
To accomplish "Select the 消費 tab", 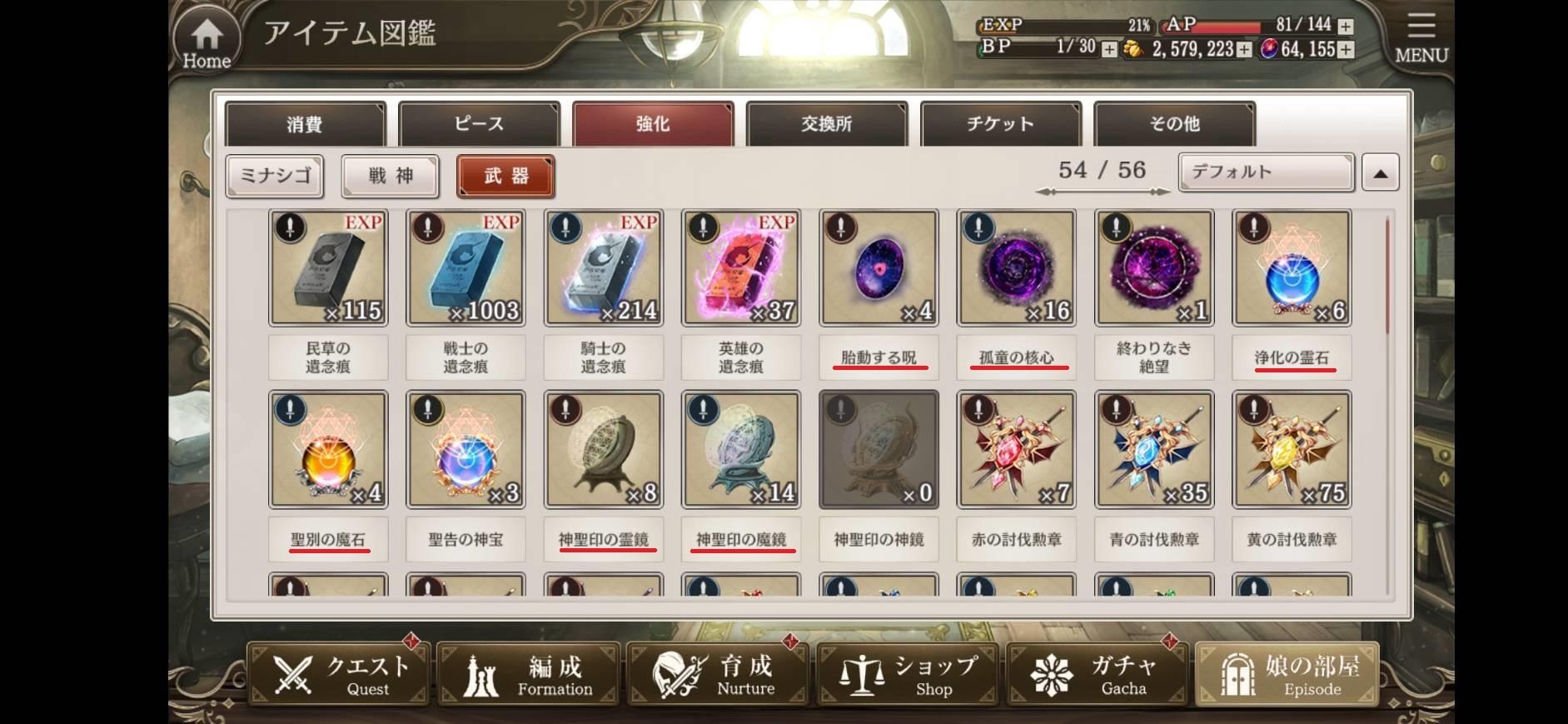I will click(x=304, y=123).
